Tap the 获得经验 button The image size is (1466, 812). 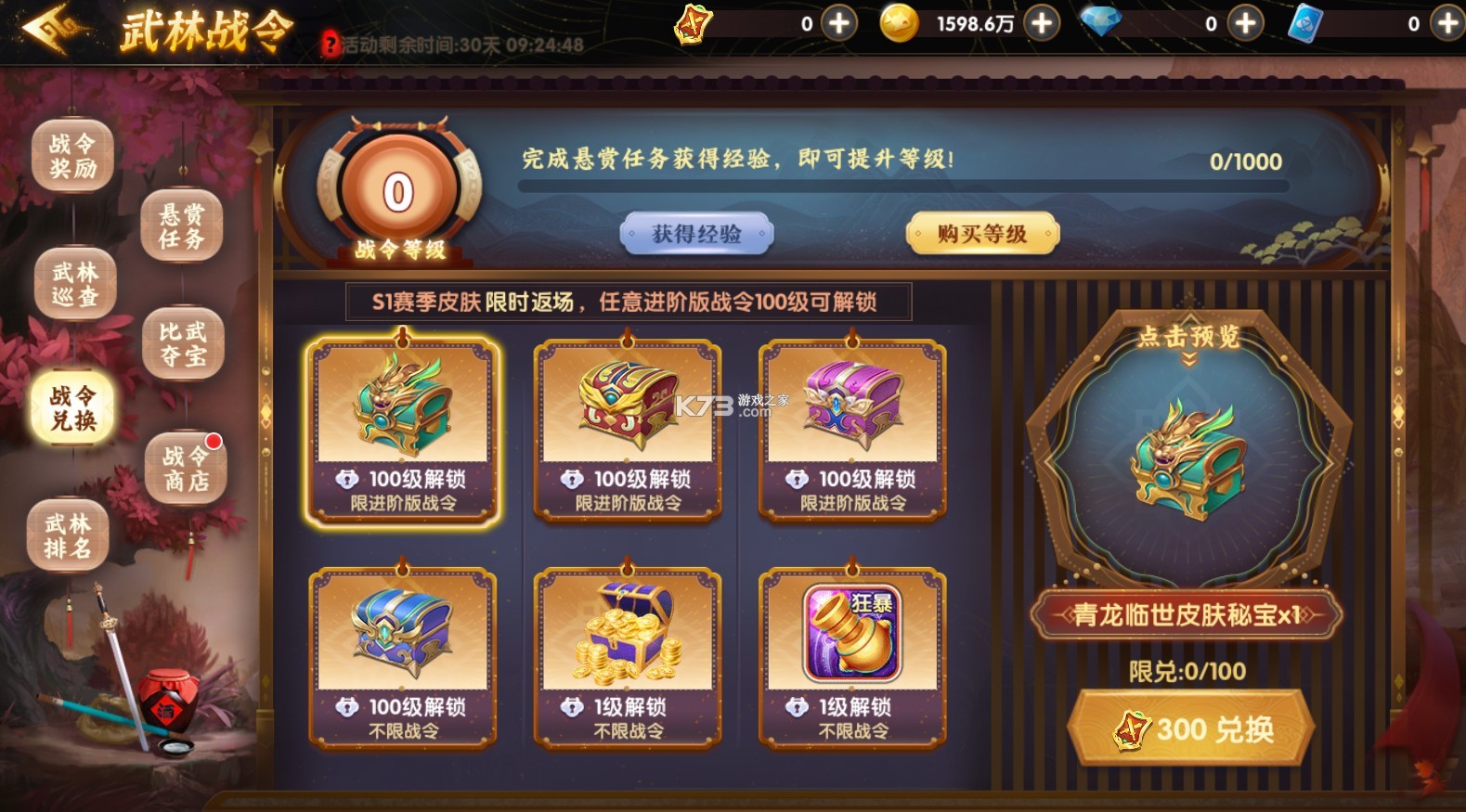(x=698, y=234)
